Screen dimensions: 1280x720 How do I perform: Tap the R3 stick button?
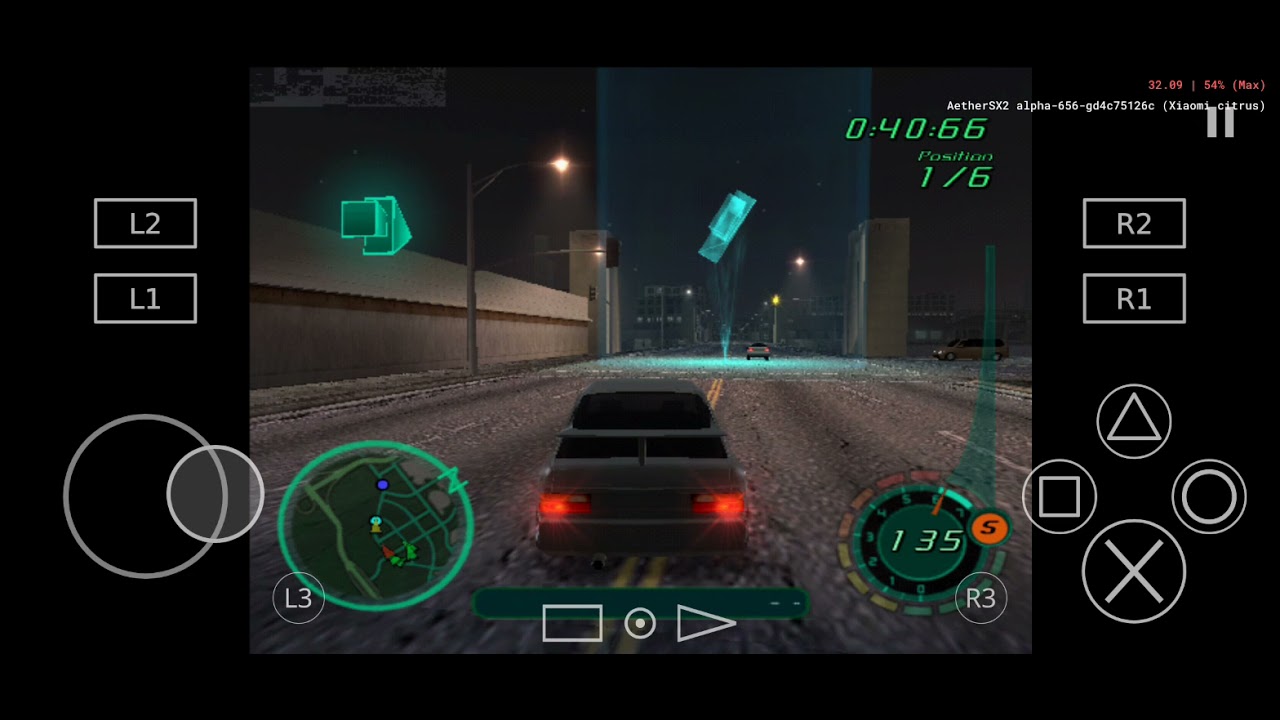980,598
